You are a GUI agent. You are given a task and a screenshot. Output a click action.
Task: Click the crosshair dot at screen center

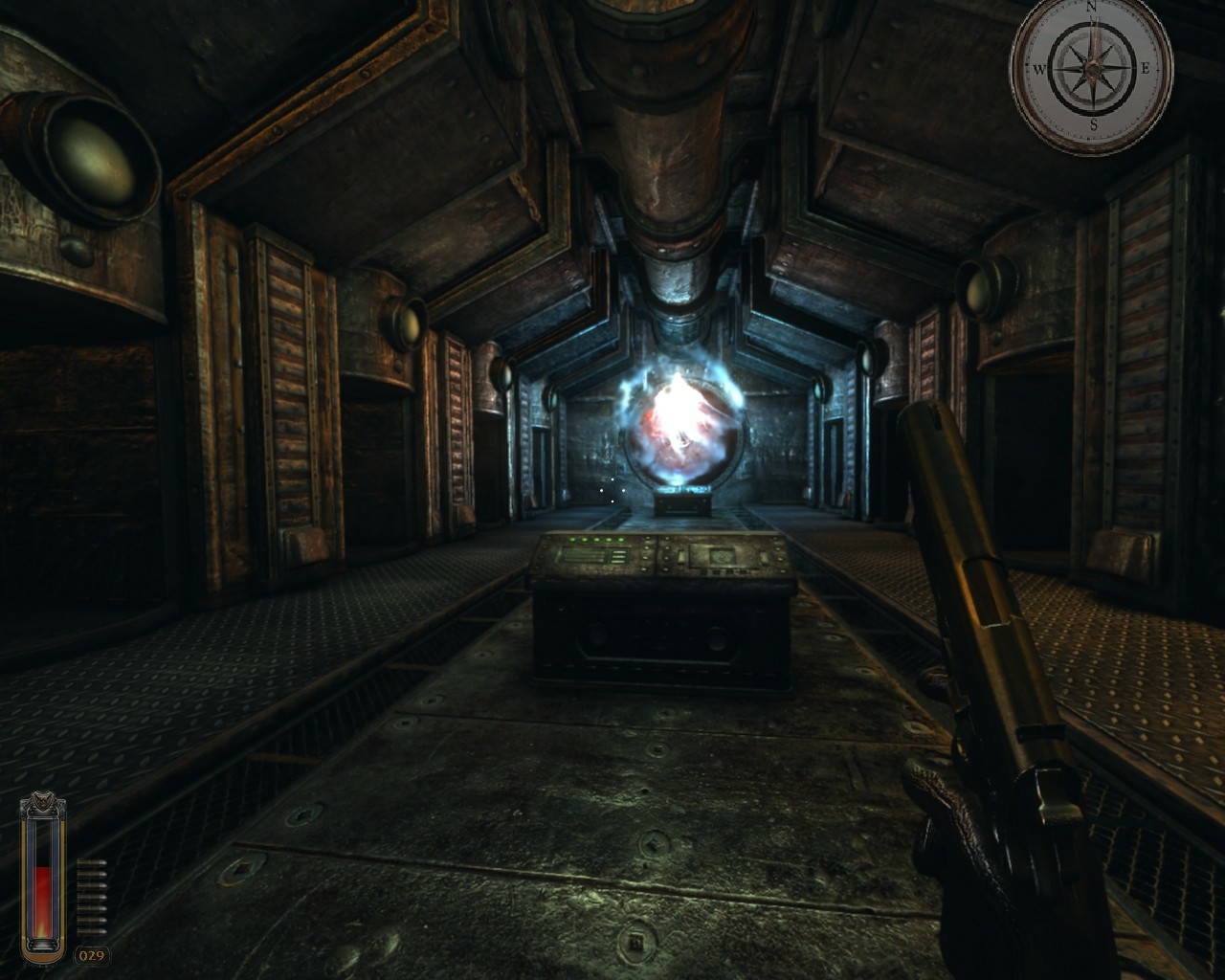pyautogui.click(x=612, y=490)
